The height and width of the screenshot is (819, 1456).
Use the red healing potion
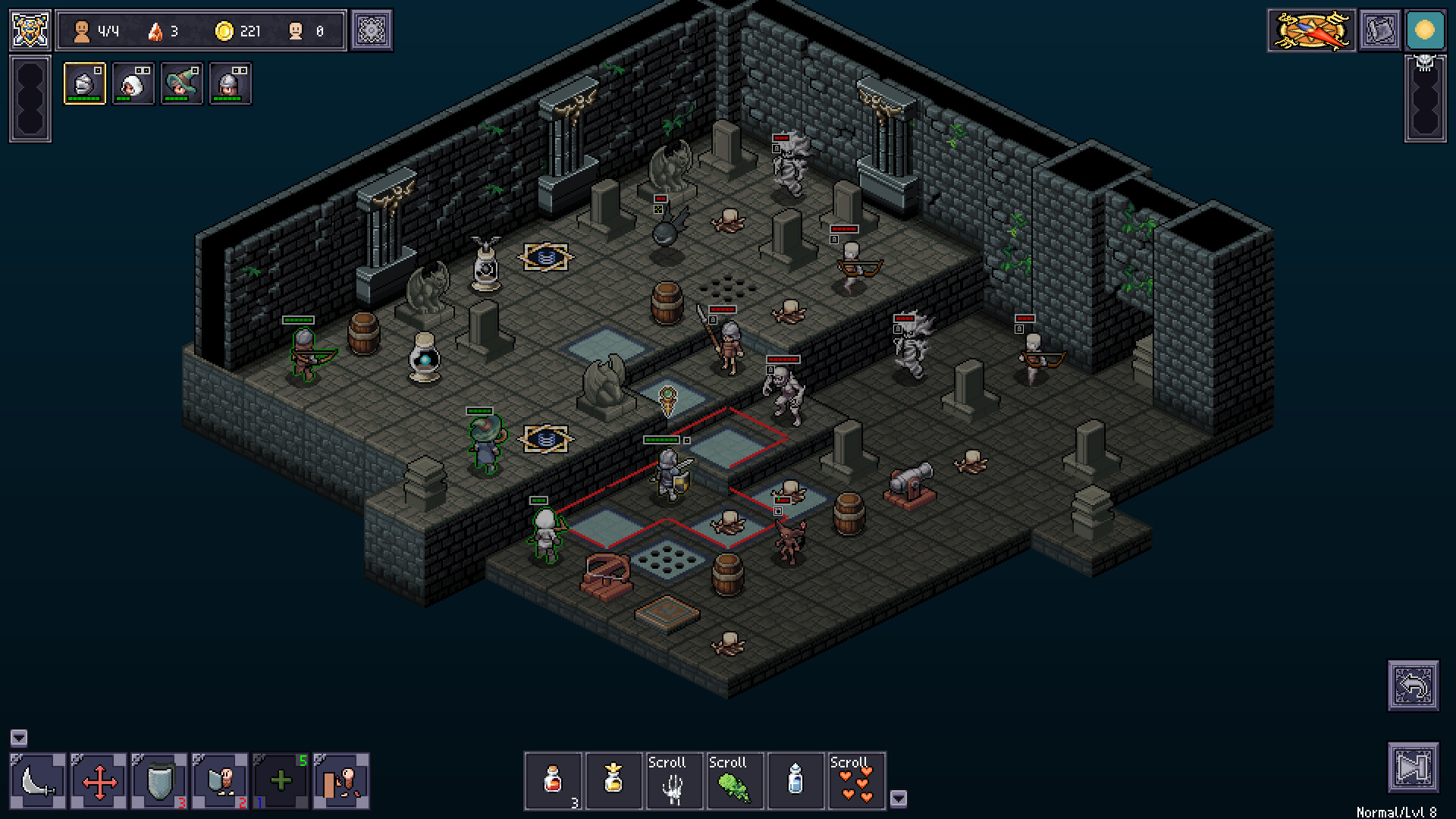coord(554,781)
